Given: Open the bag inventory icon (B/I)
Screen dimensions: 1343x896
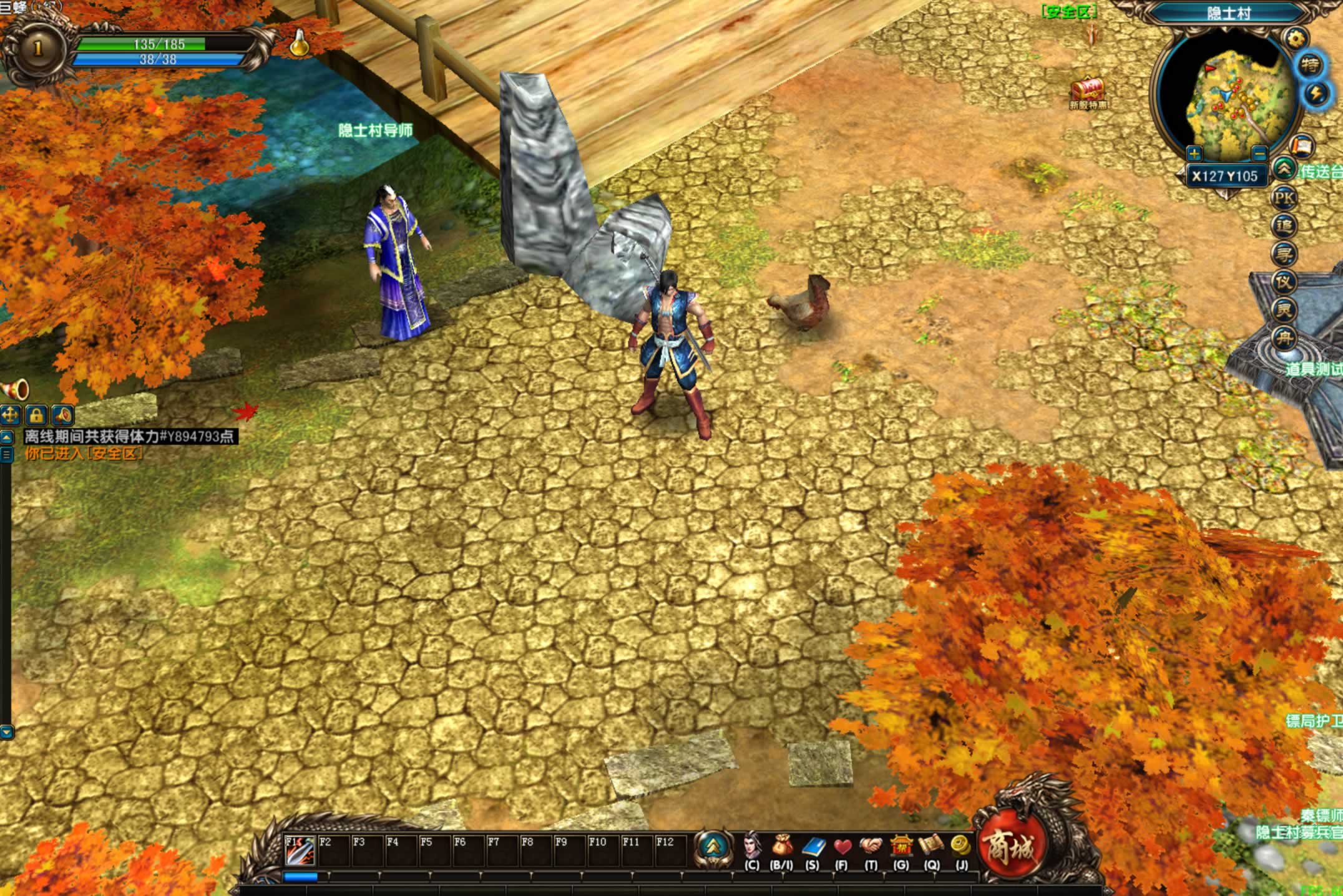Looking at the screenshot, I should (781, 846).
